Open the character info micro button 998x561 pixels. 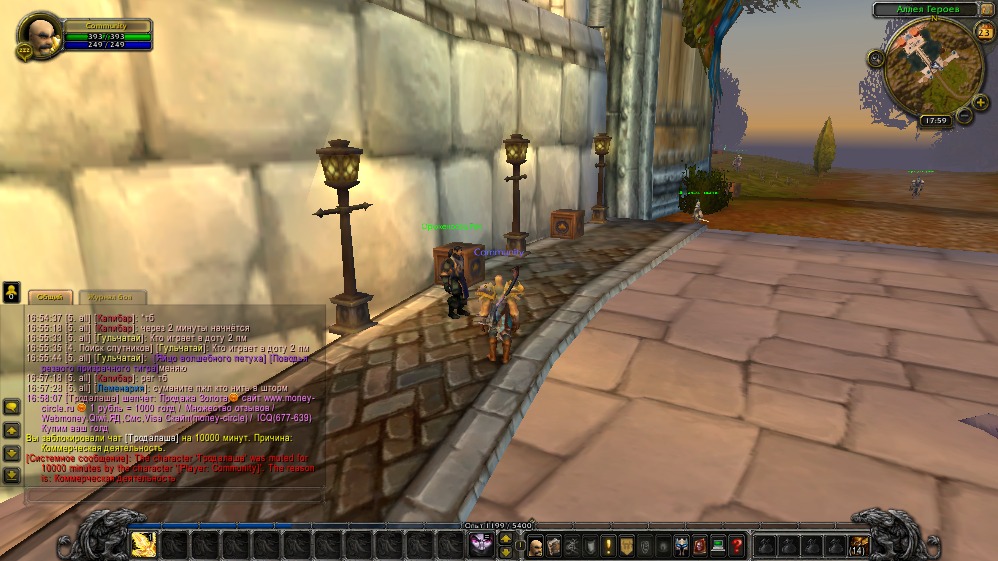[536, 546]
